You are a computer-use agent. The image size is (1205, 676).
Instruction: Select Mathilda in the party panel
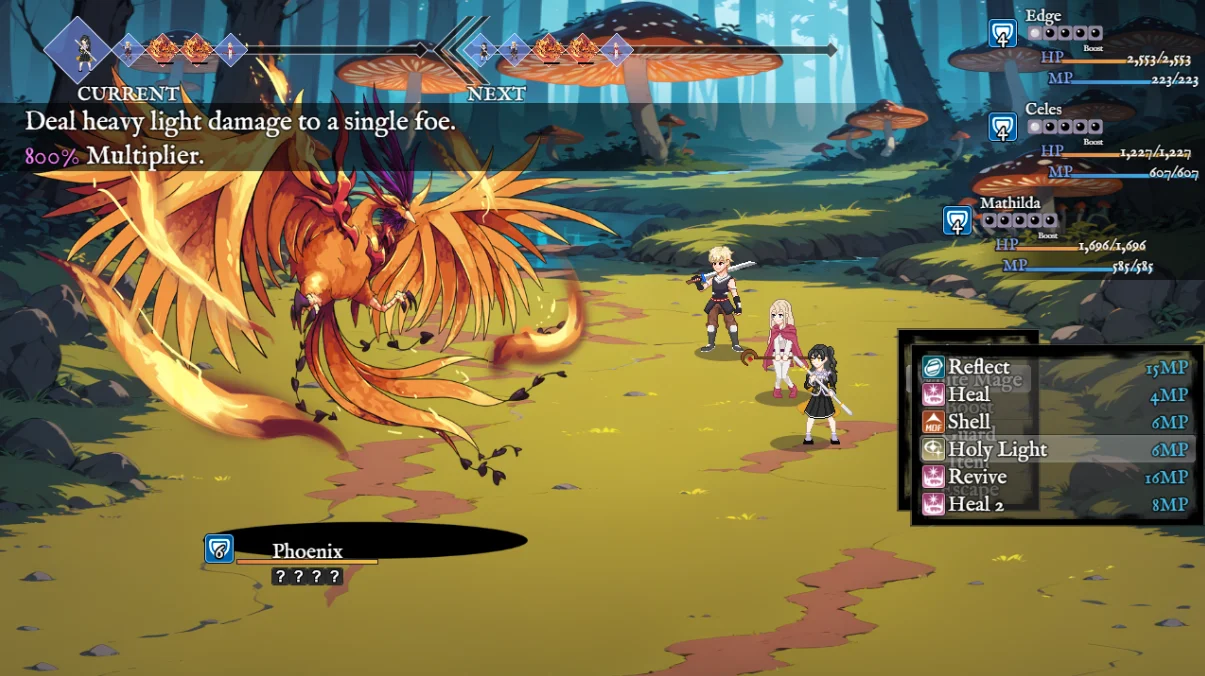pyautogui.click(x=1009, y=203)
